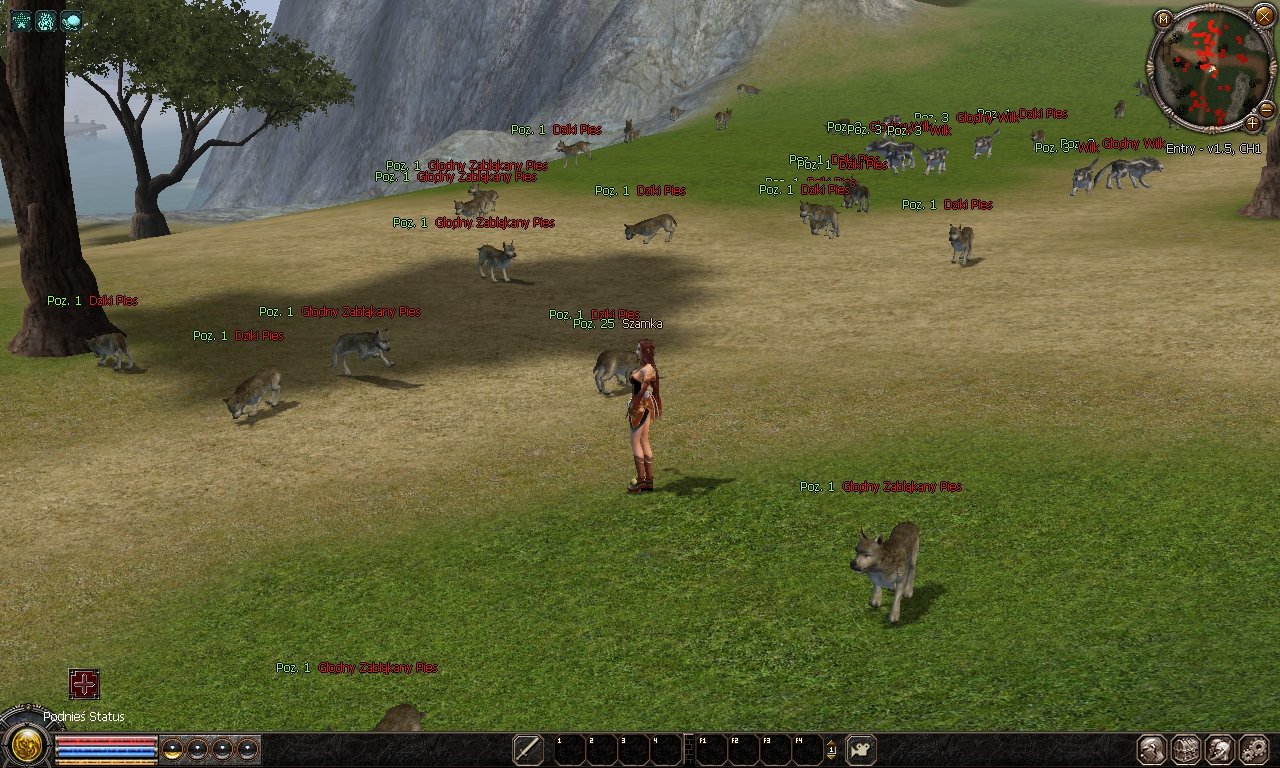Select the sword attack slot in the quickbar
Screen dimensions: 1280x768
[528, 749]
